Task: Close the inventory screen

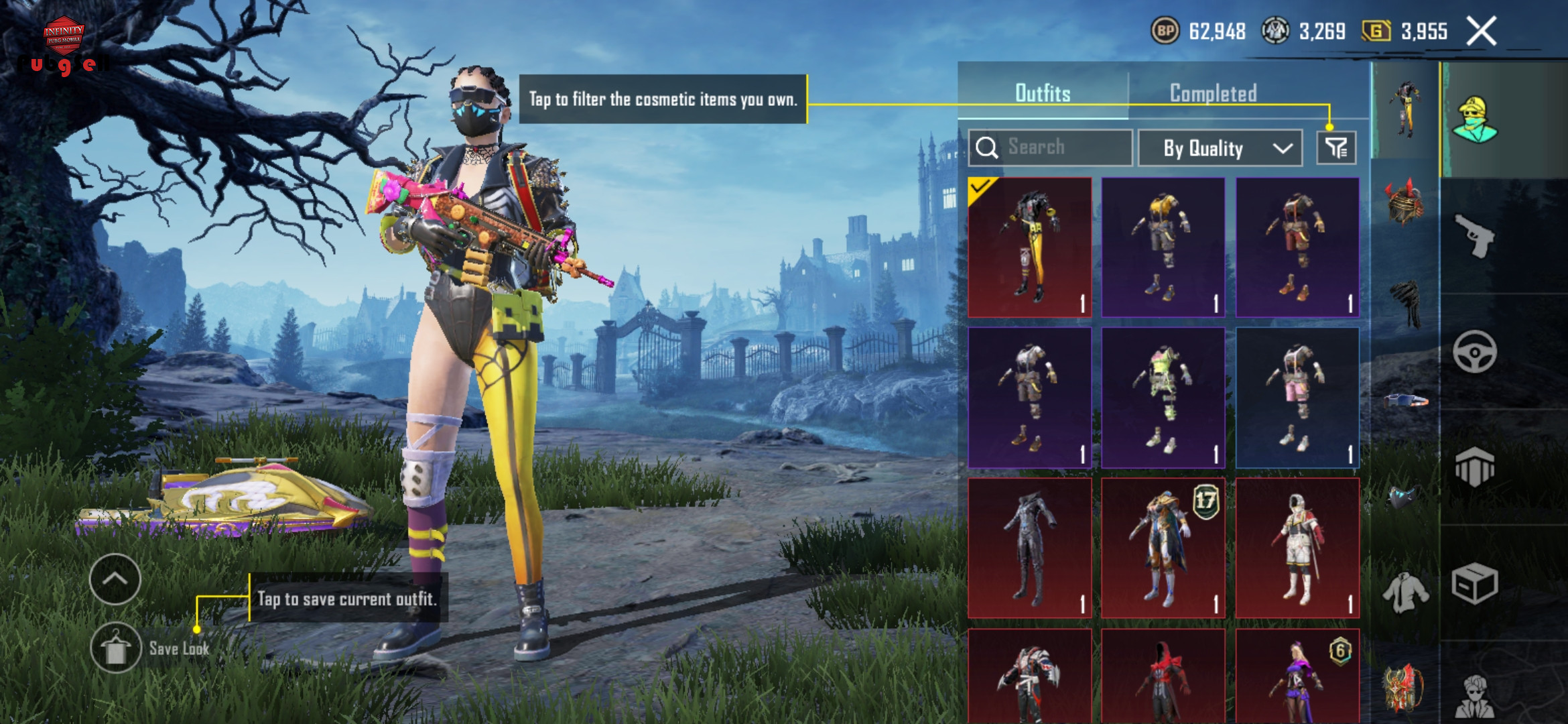Action: point(1481,31)
